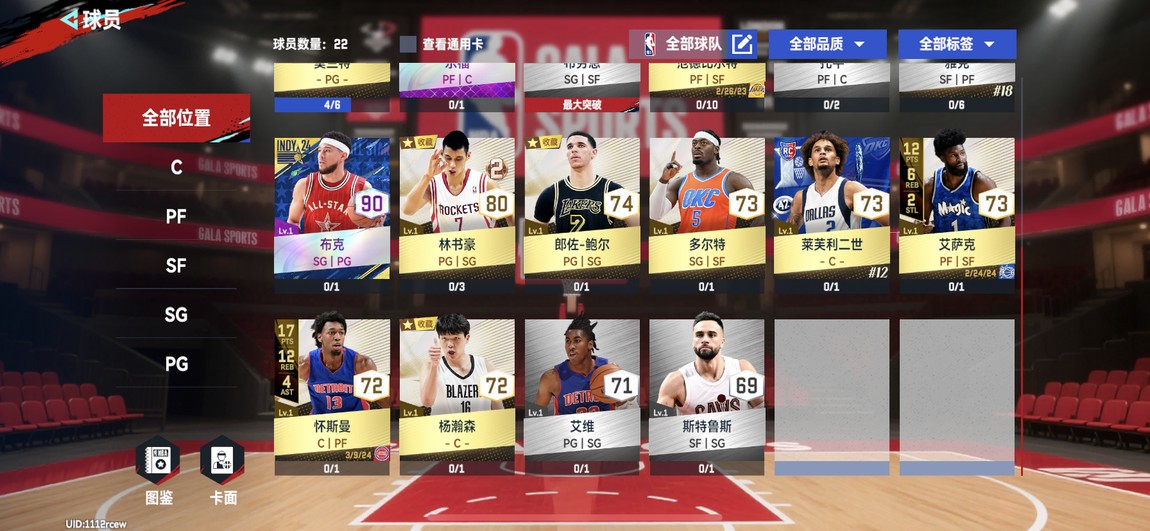Open the 卡面 card face menu
This screenshot has width=1150, height=531.
(x=223, y=468)
